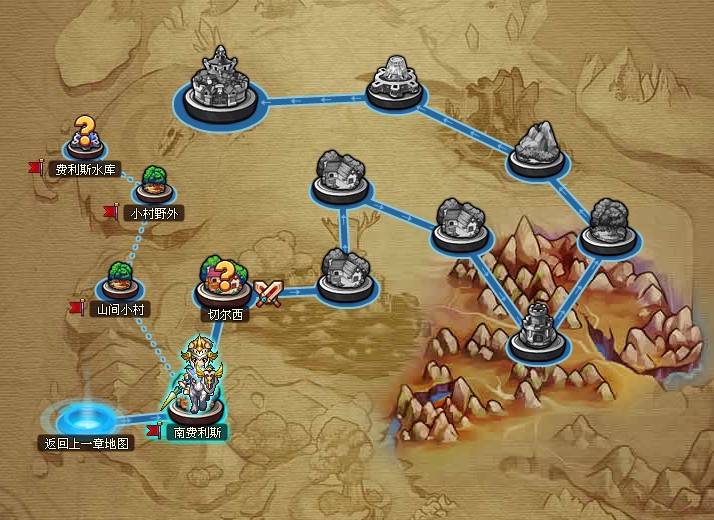The width and height of the screenshot is (714, 520).
Task: Choose the locked fountain node
Action: click(398, 85)
